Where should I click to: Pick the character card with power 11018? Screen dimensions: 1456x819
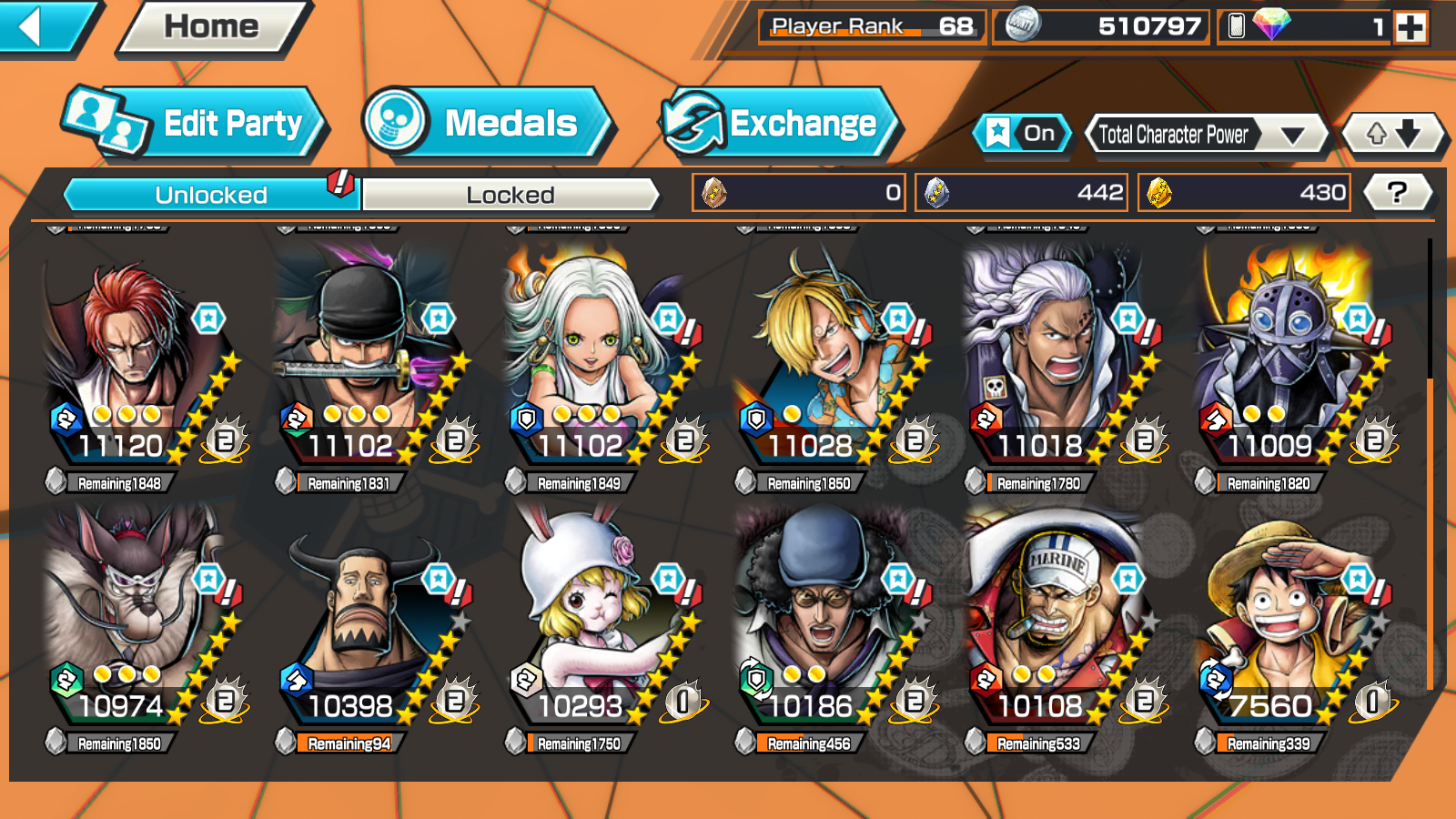1056,364
